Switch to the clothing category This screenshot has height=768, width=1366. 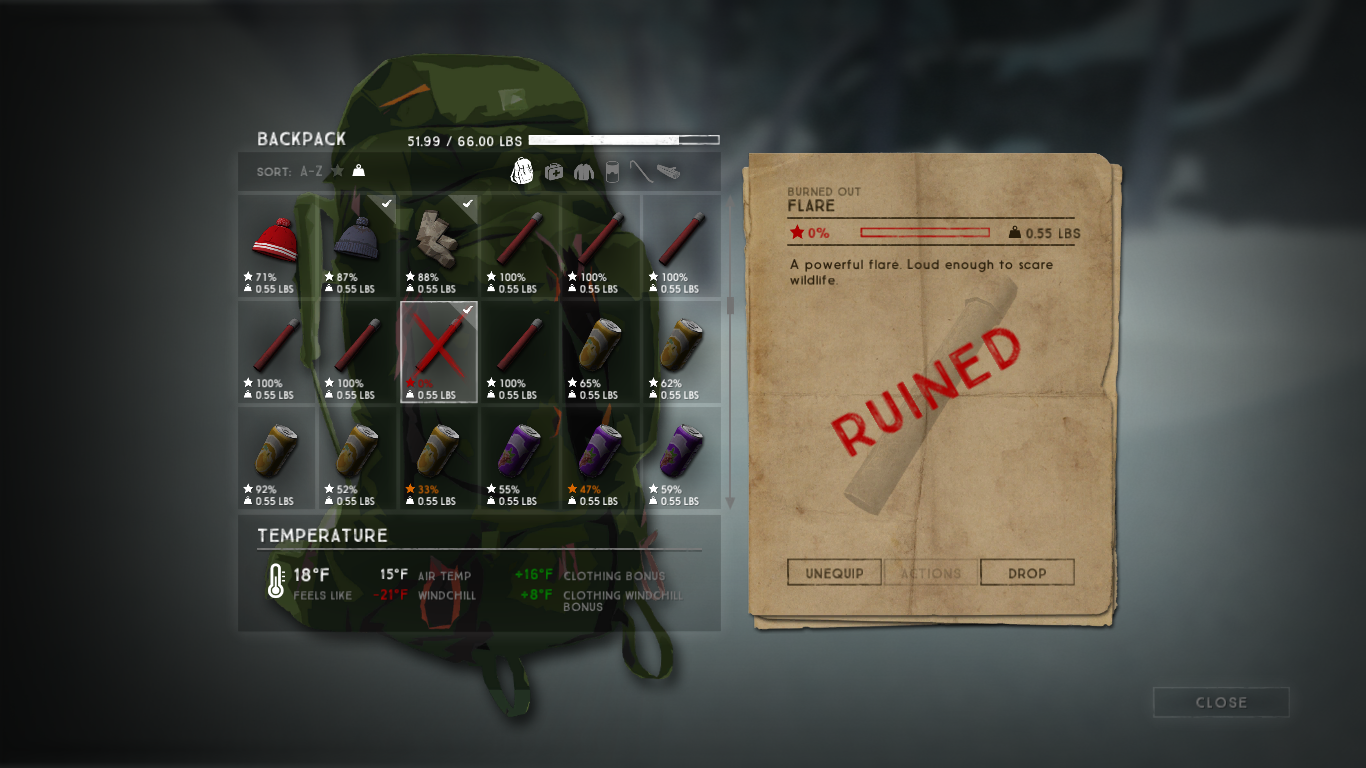click(x=583, y=172)
